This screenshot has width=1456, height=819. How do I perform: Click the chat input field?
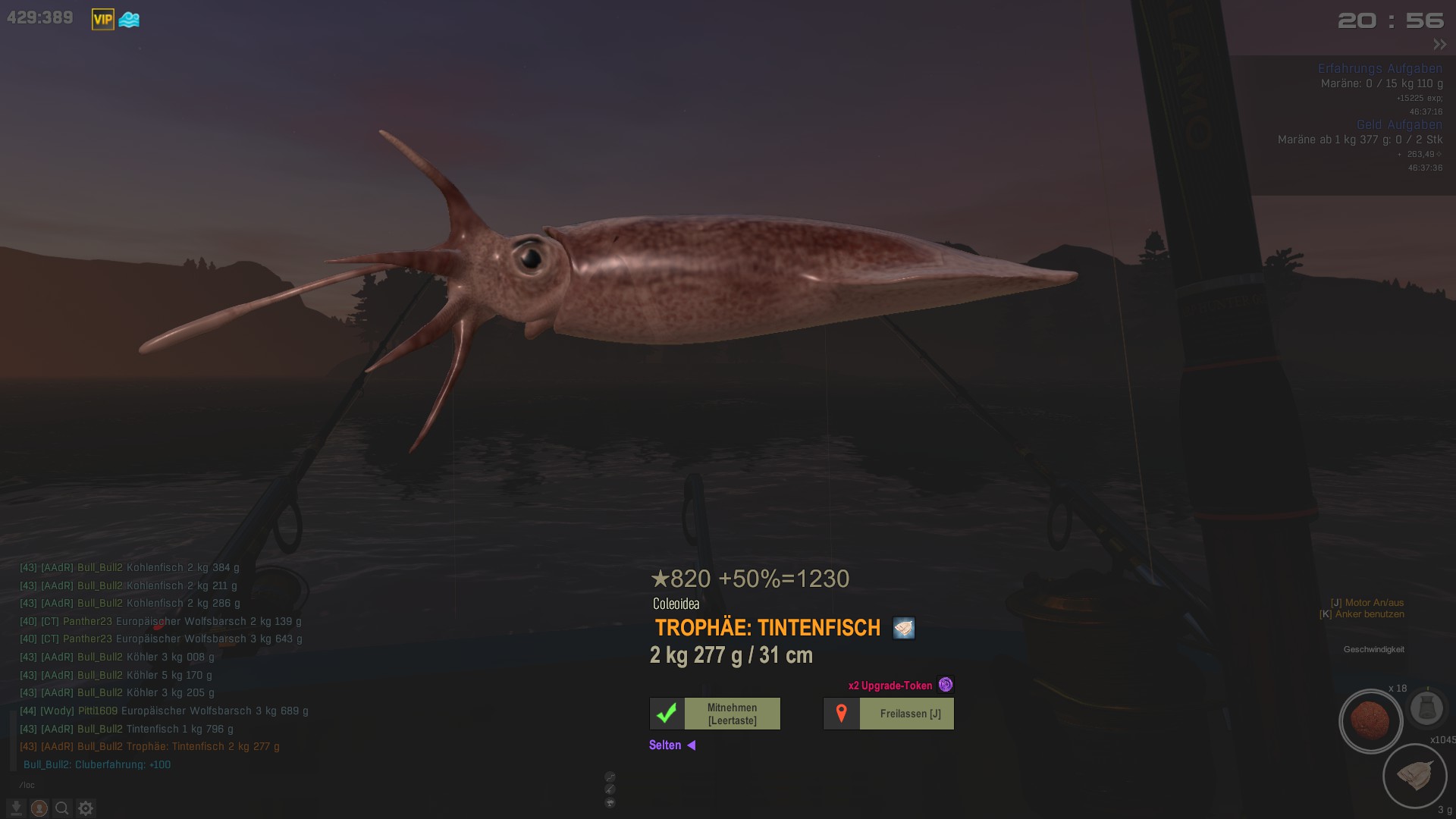152,785
